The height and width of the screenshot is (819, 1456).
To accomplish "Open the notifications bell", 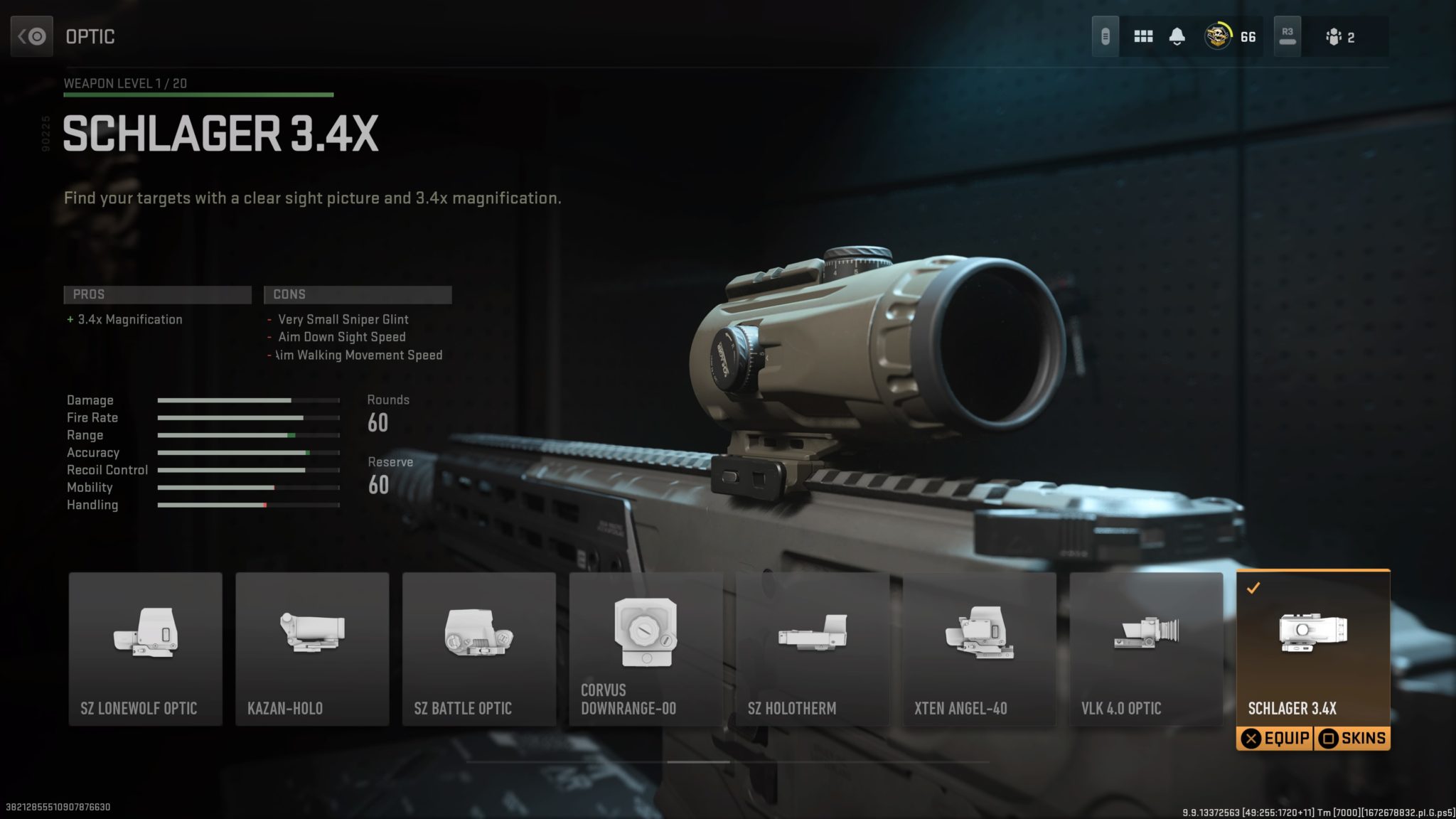I will click(1177, 36).
